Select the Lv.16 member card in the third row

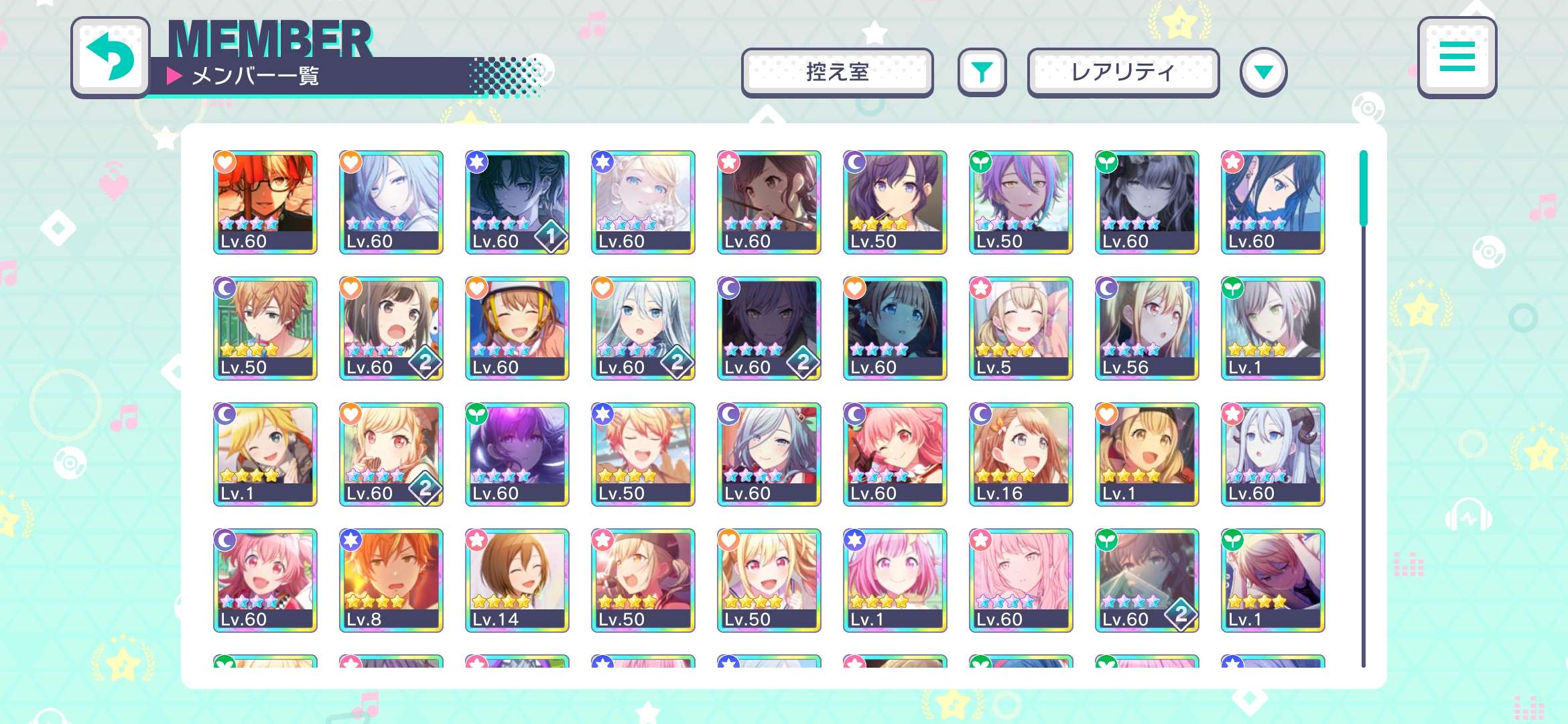[1021, 453]
